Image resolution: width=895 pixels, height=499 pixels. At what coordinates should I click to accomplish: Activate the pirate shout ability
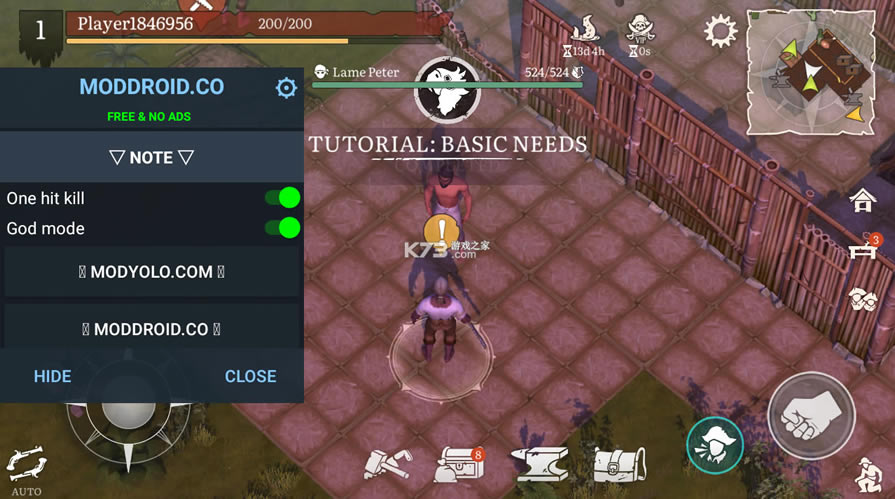[715, 444]
